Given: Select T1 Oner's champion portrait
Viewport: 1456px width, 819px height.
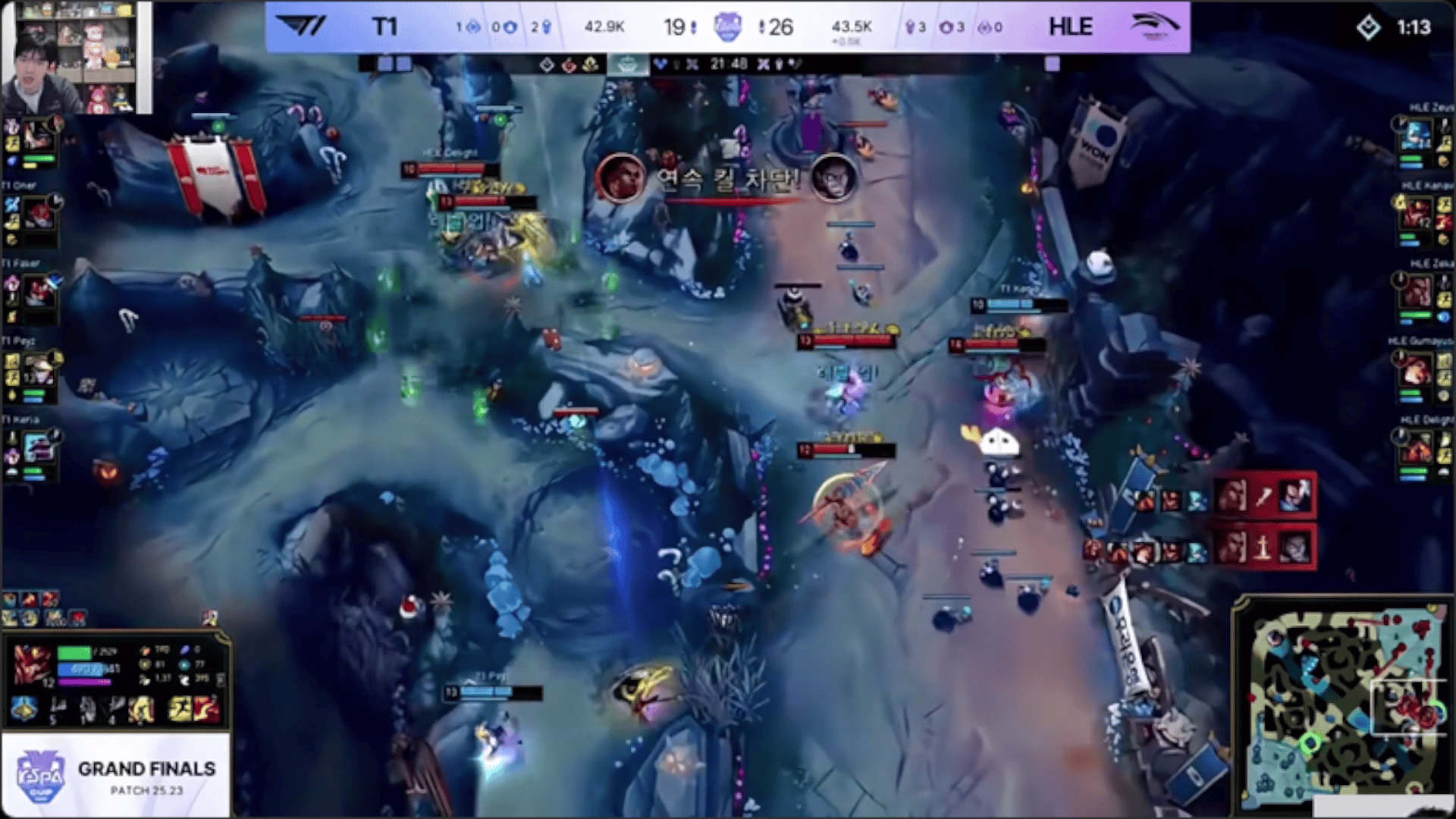Looking at the screenshot, I should [x=36, y=215].
